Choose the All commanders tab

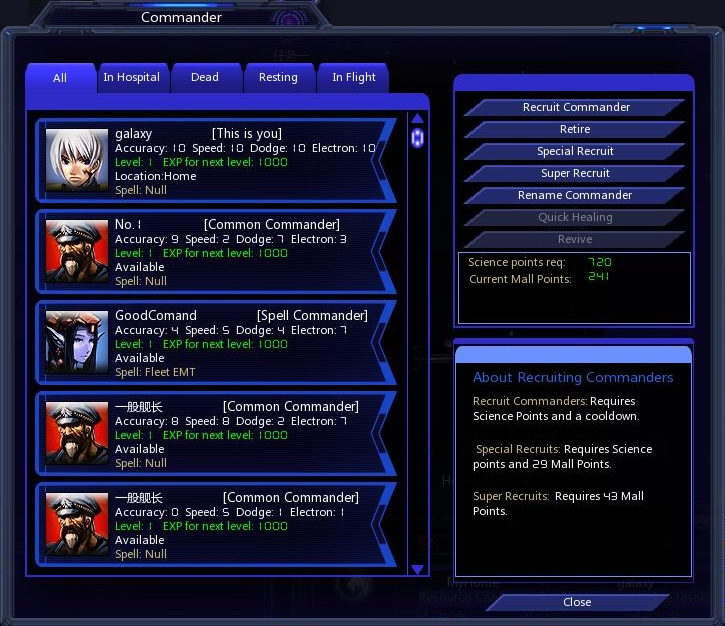(x=60, y=78)
